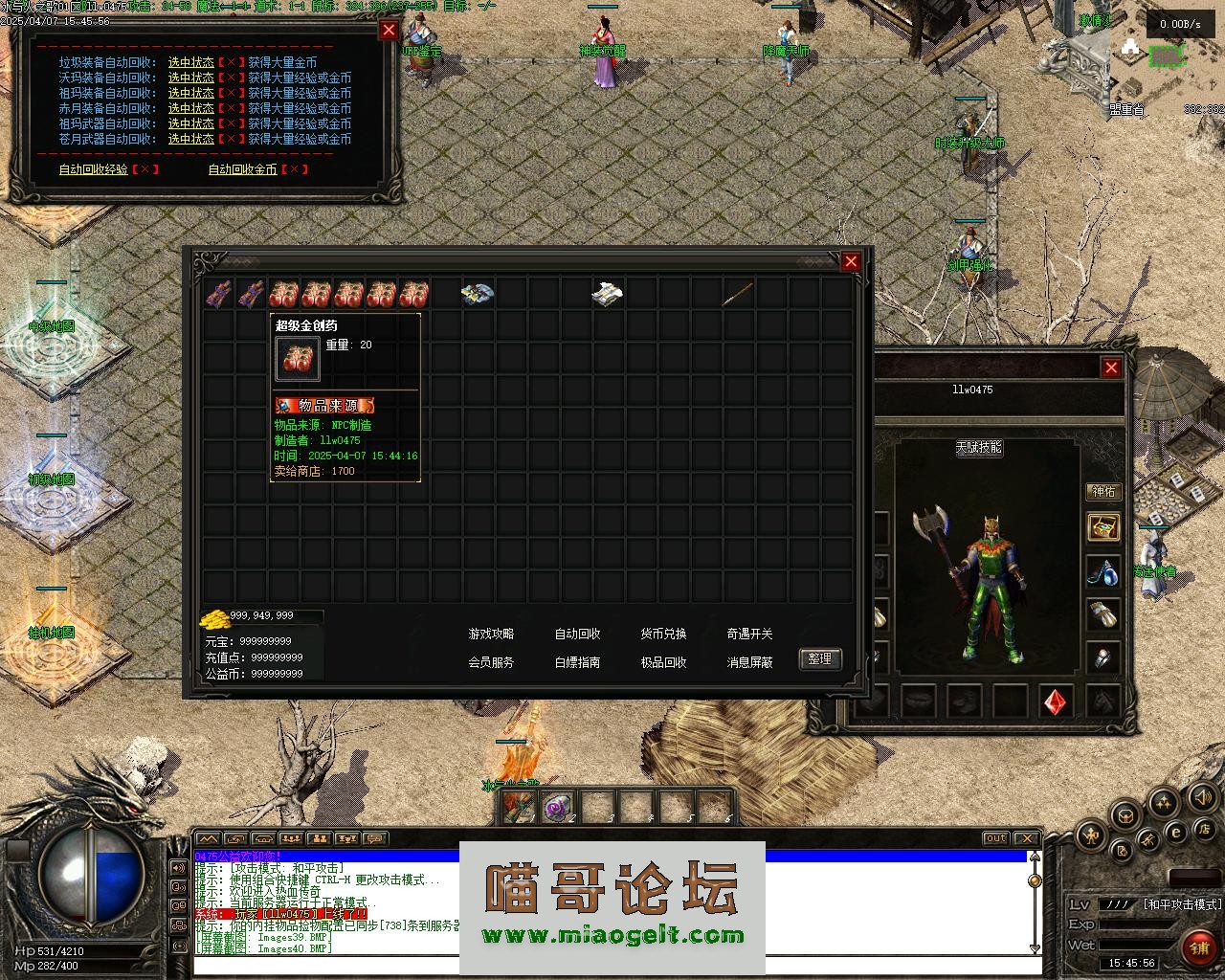The height and width of the screenshot is (980, 1225).
Task: Select the wooden stick item in the bag
Action: (x=738, y=293)
